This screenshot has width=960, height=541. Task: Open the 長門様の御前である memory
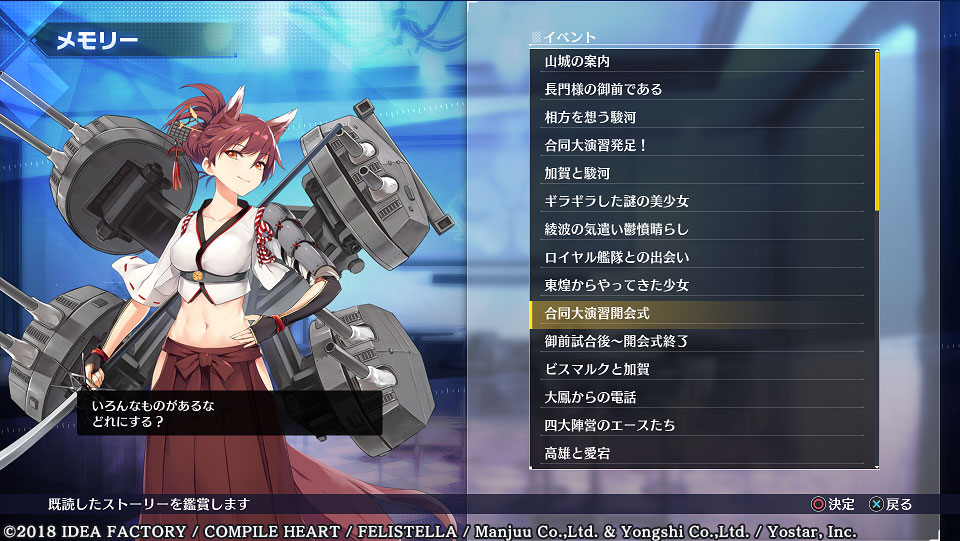702,89
